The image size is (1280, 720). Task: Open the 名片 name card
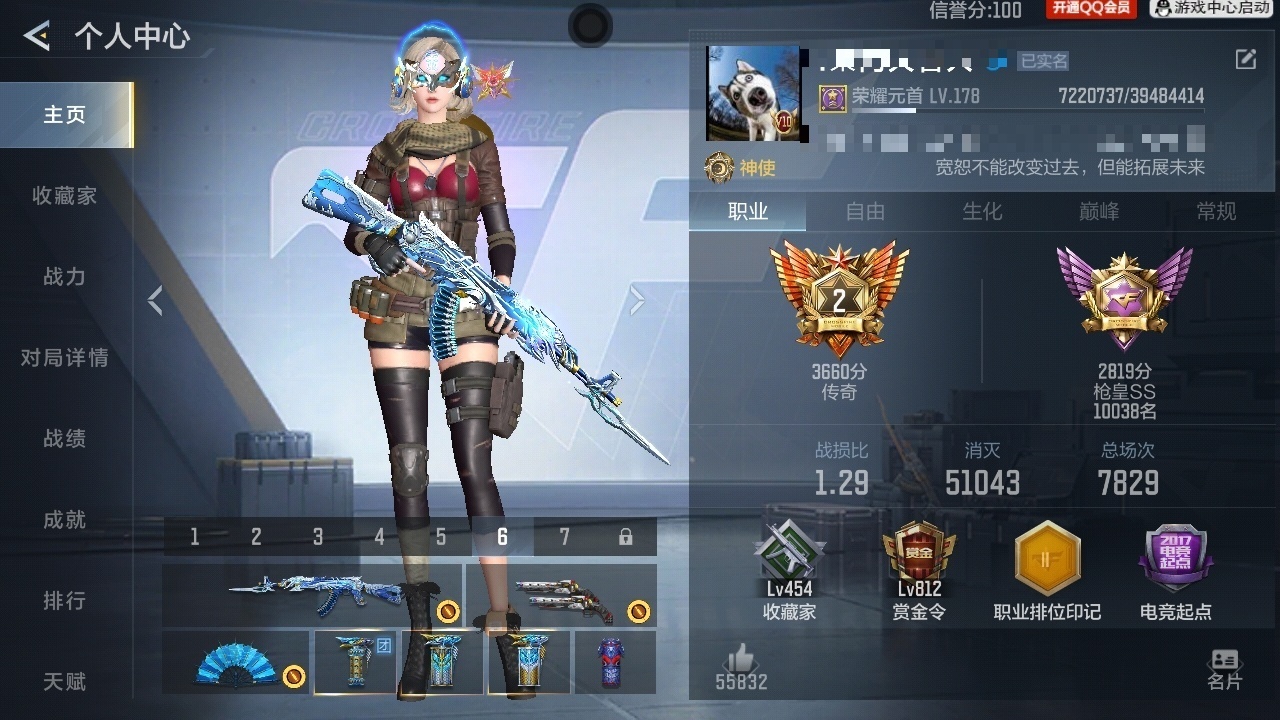tap(1225, 669)
